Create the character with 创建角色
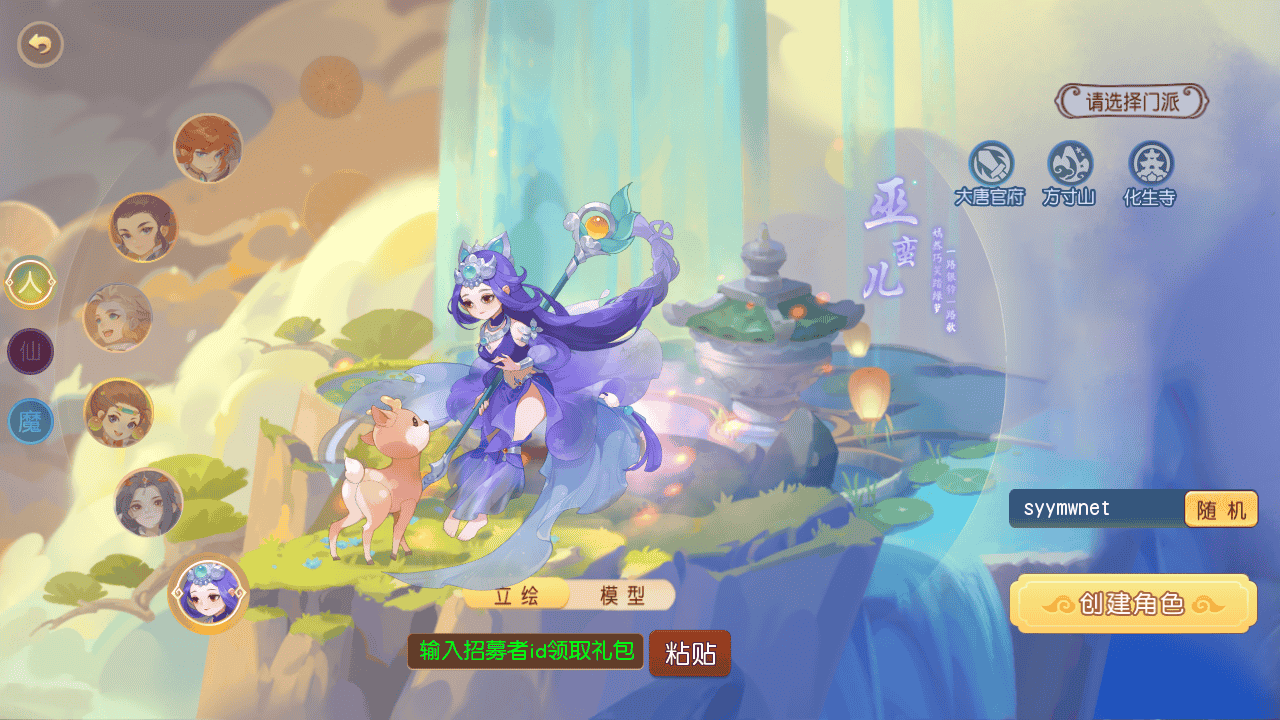Viewport: 1280px width, 720px height. tap(1132, 604)
